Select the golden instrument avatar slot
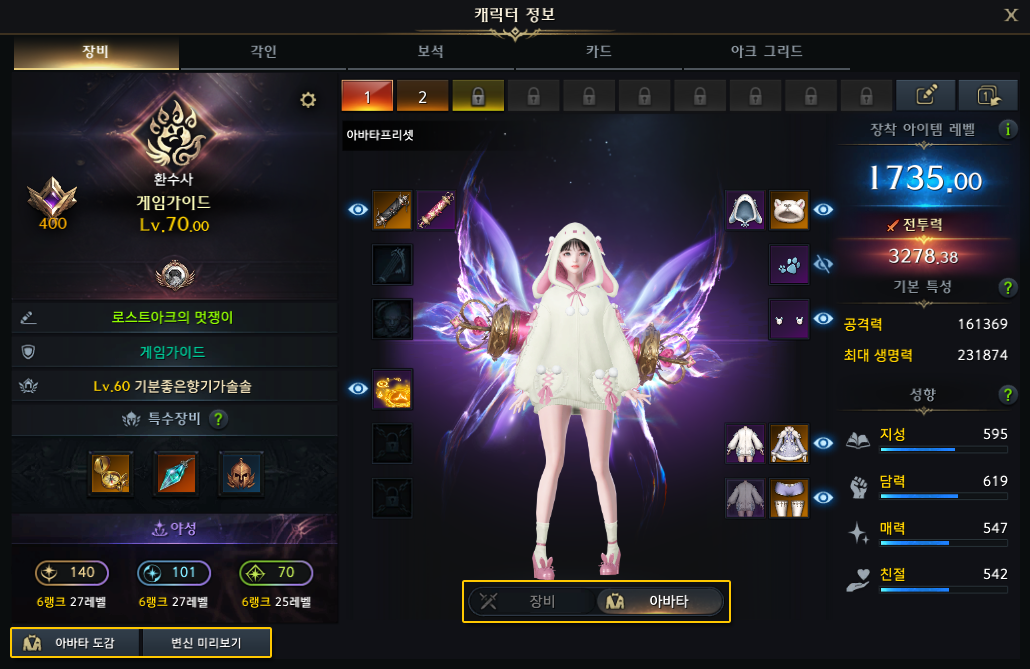Image resolution: width=1030 pixels, height=669 pixels. point(392,388)
